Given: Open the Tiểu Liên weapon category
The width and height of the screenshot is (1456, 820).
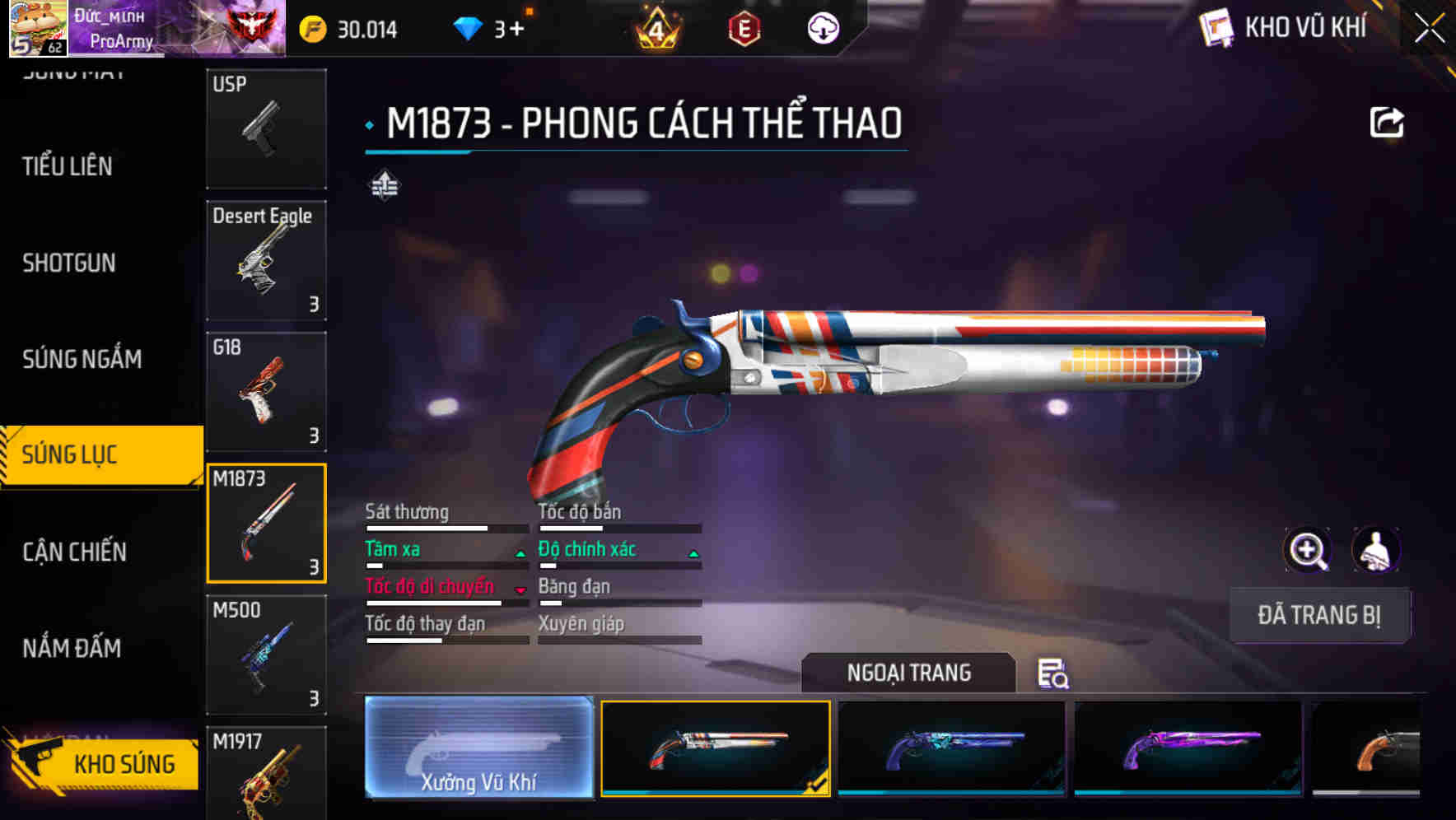Looking at the screenshot, I should (68, 166).
